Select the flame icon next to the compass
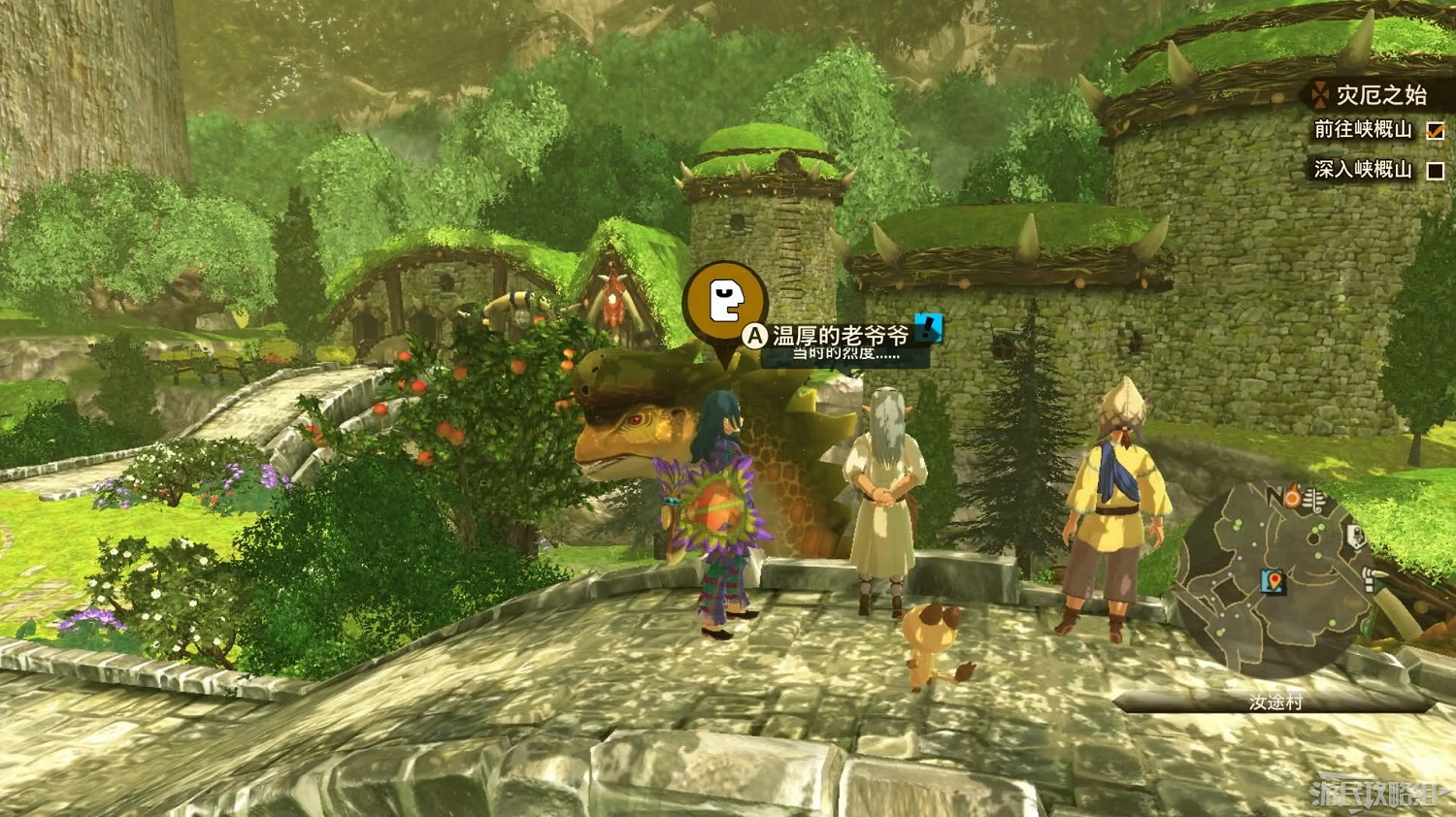The width and height of the screenshot is (1456, 817). click(1291, 497)
